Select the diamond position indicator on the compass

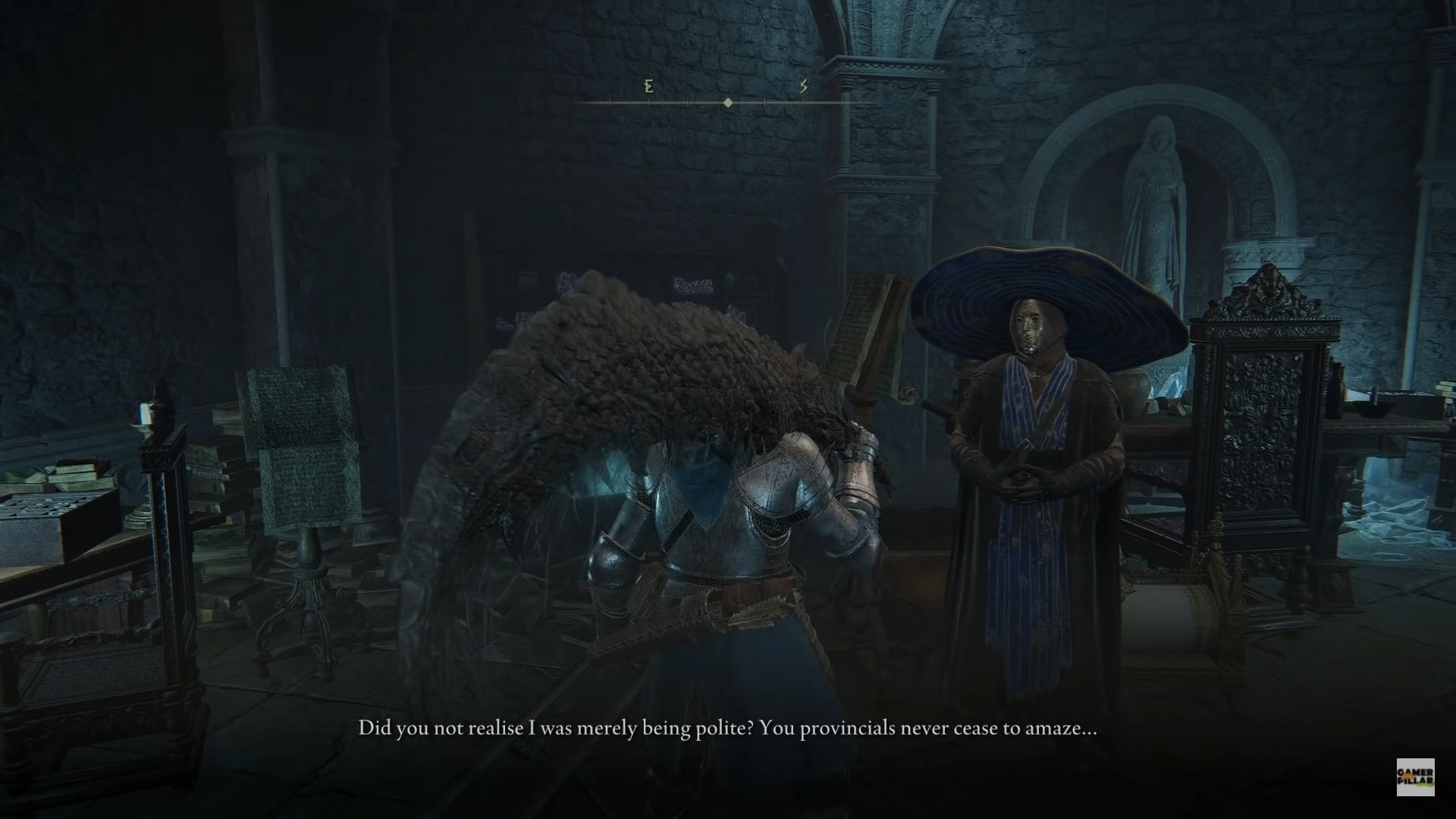tap(728, 101)
